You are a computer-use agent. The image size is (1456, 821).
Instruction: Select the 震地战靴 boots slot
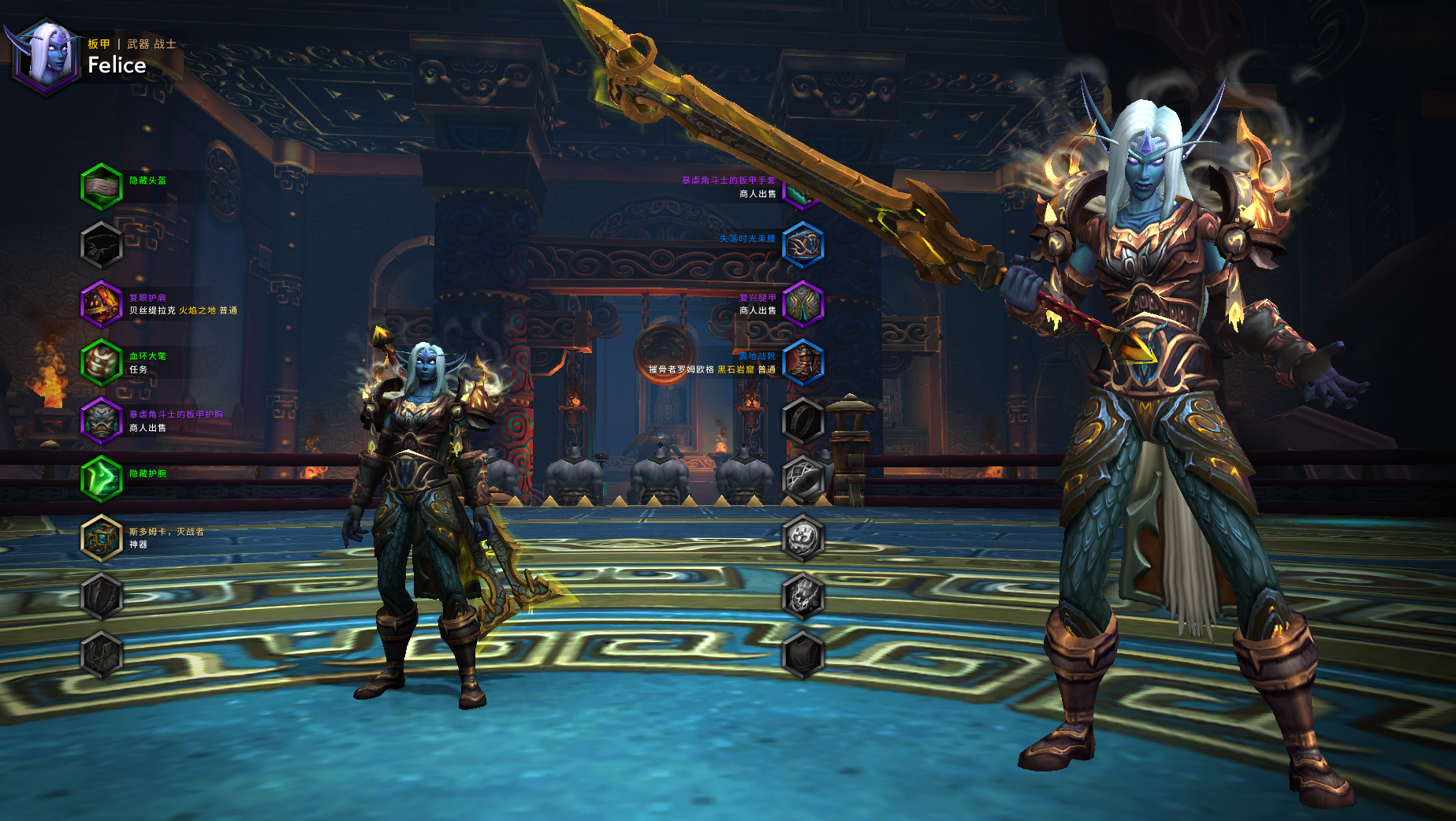tap(803, 362)
